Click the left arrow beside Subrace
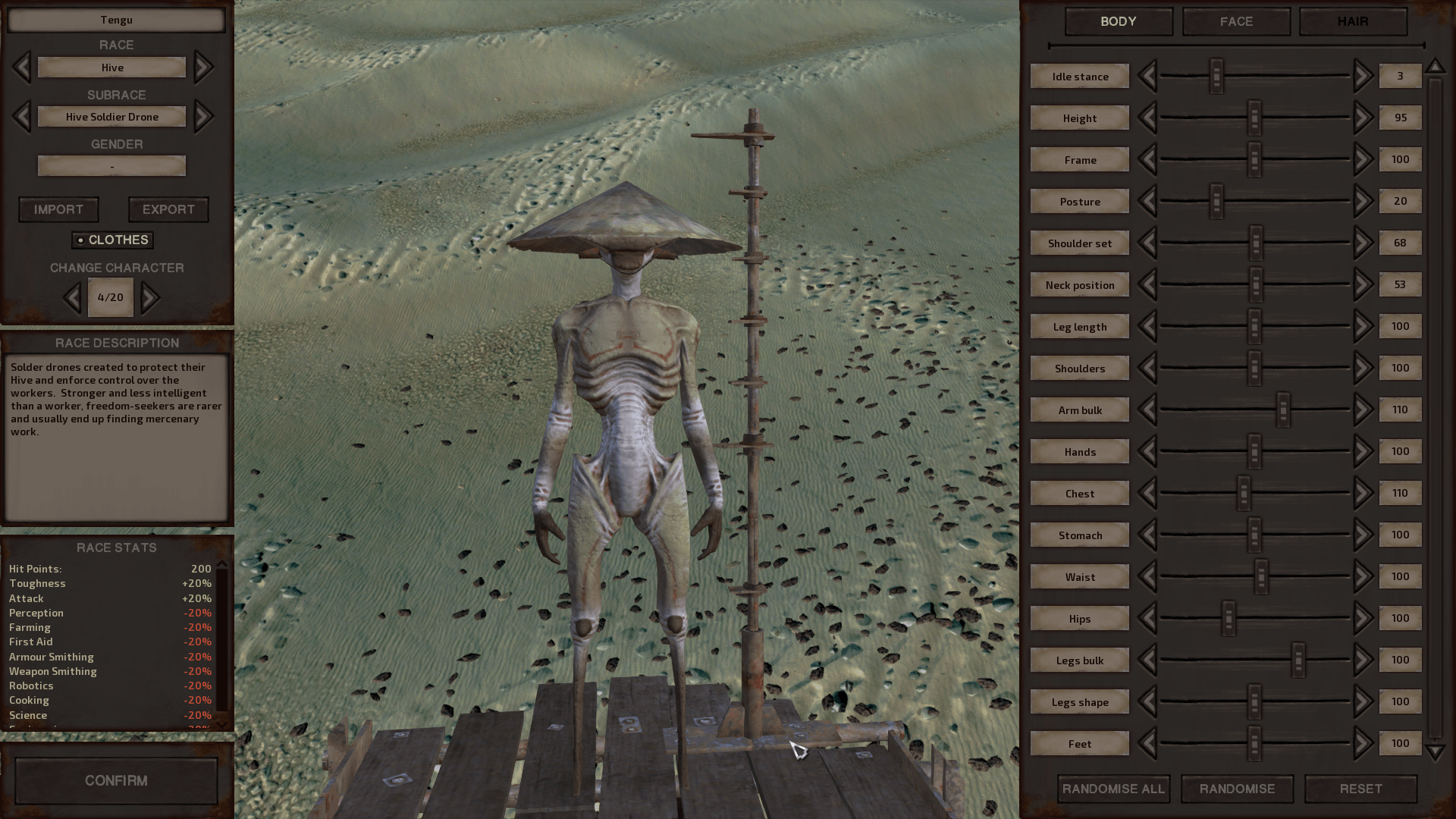The width and height of the screenshot is (1456, 819). (x=20, y=116)
